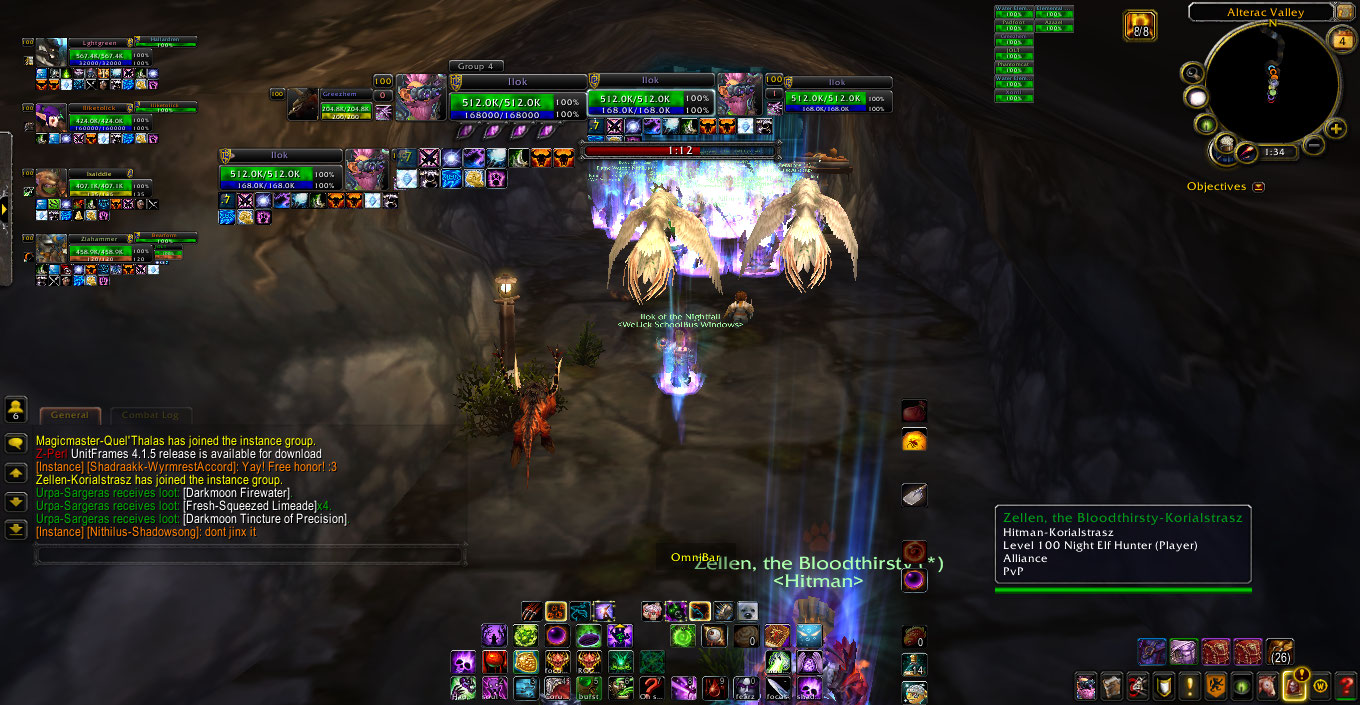The image size is (1360, 705).
Task: Open the calendar button showing 4
Action: pyautogui.click(x=1342, y=40)
